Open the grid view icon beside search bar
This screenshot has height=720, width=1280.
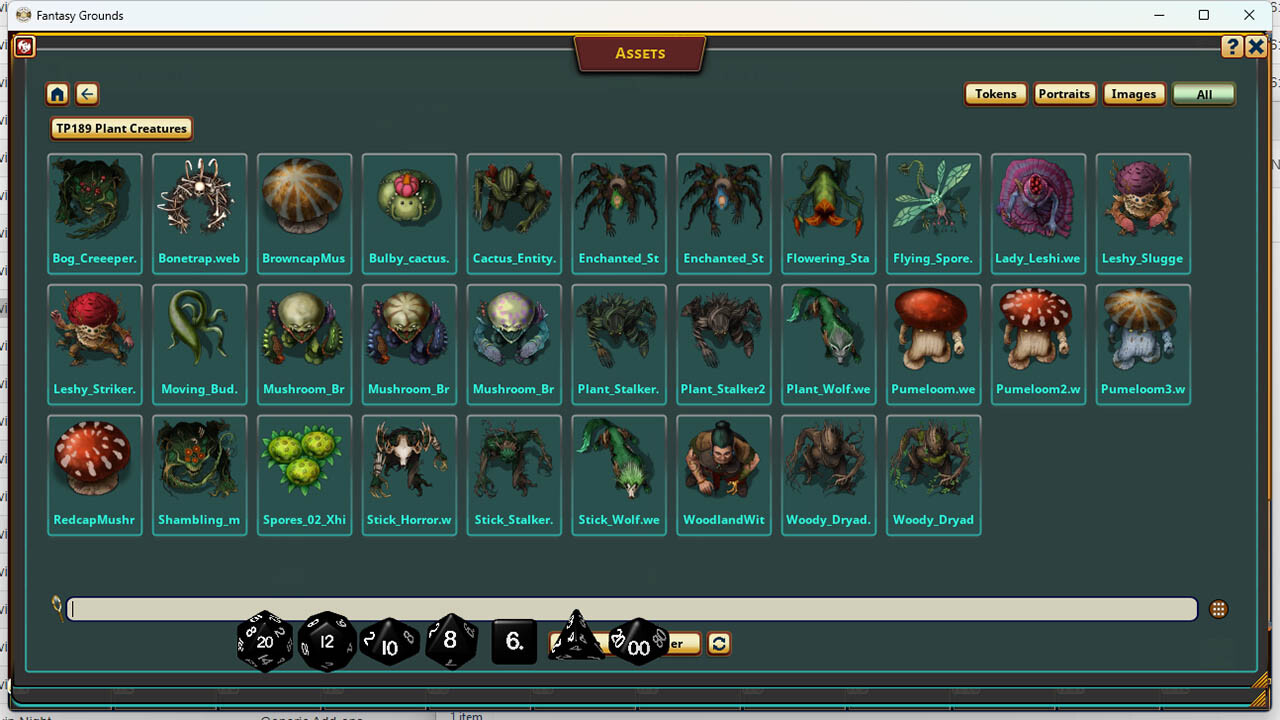(1218, 608)
